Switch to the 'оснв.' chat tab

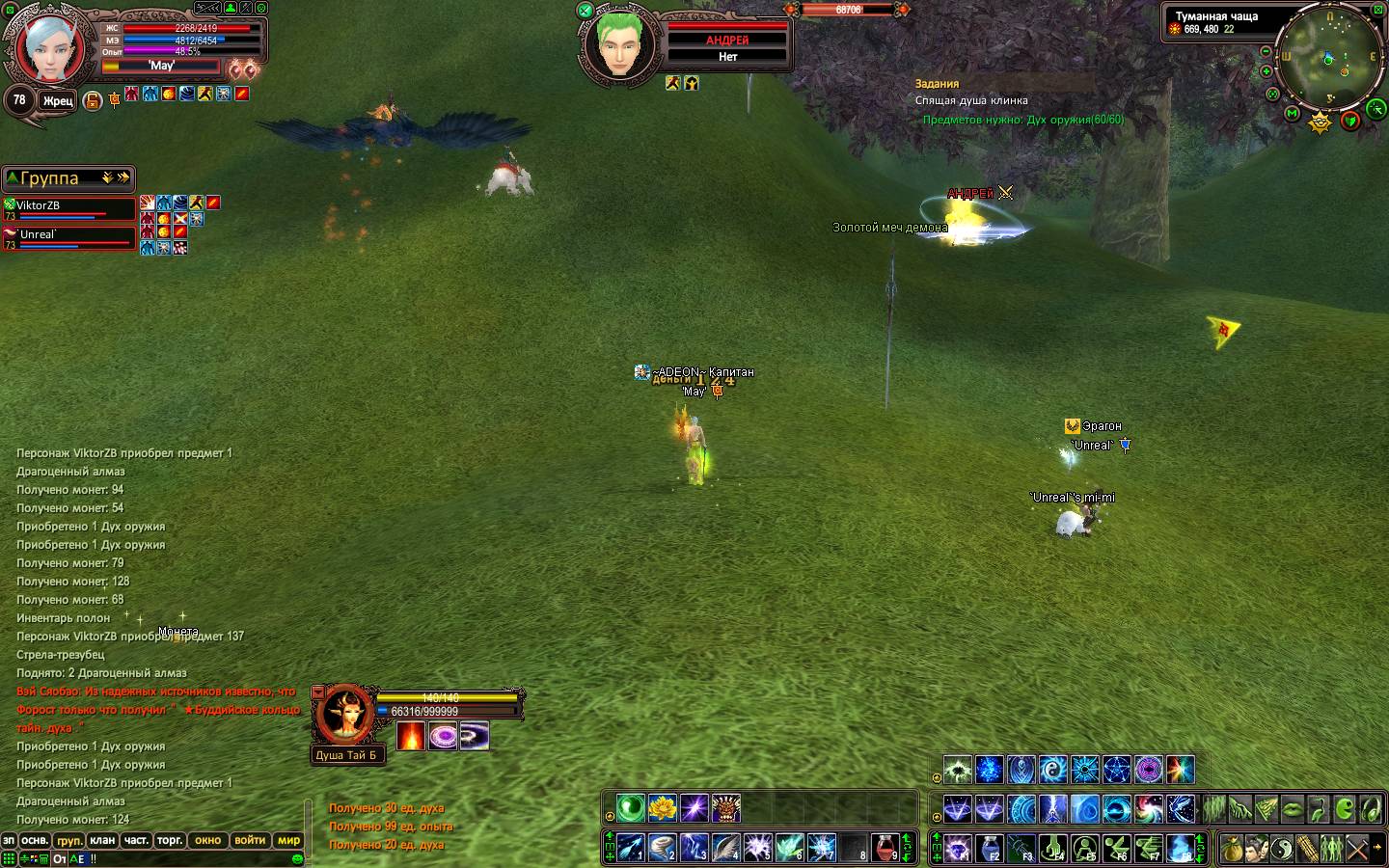(x=35, y=840)
